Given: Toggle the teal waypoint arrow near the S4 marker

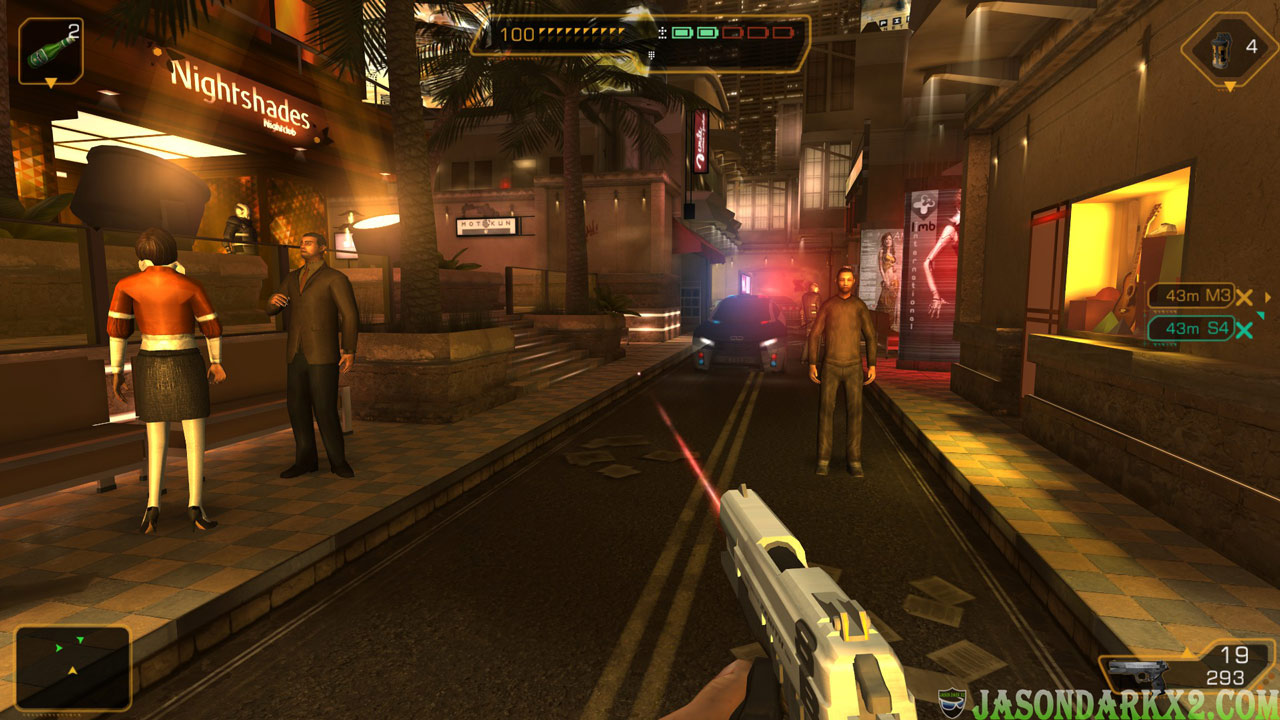Looking at the screenshot, I should tap(1260, 314).
